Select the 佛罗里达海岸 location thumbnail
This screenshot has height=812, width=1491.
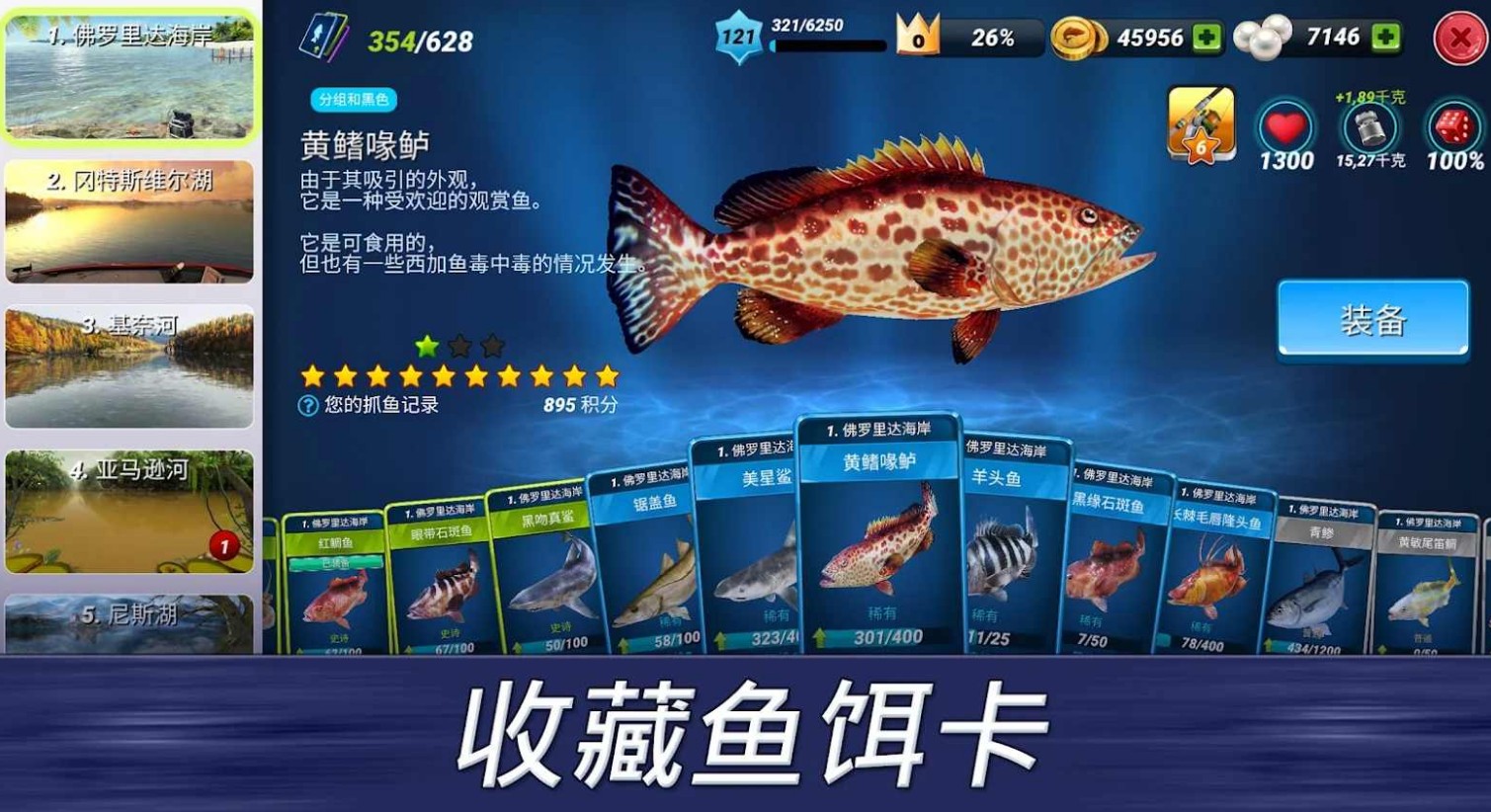[x=129, y=77]
